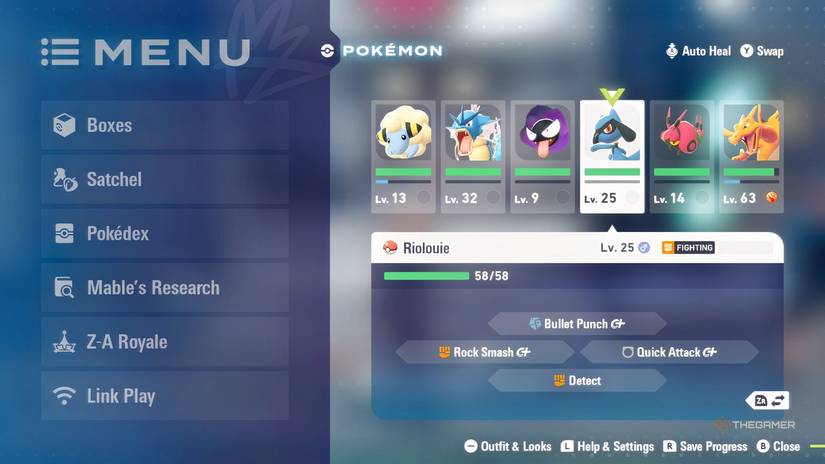Choose the Lv. 14 red Pokémon slot
Image resolution: width=825 pixels, height=464 pixels.
(x=682, y=156)
